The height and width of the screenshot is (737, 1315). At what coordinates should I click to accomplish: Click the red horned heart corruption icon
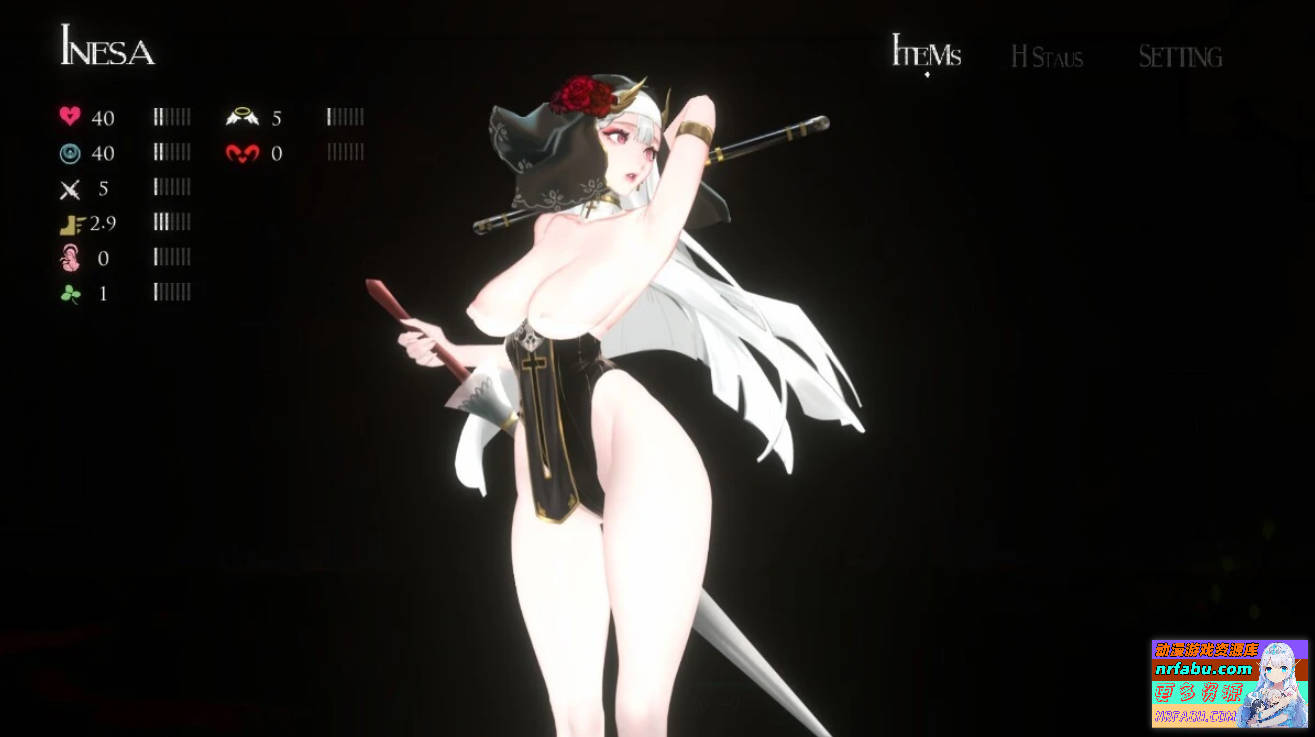click(245, 152)
